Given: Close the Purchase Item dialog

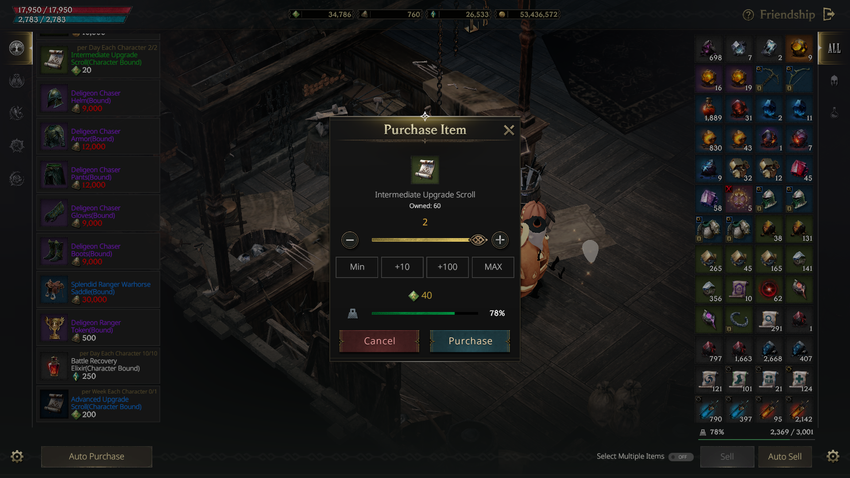Looking at the screenshot, I should pyautogui.click(x=509, y=130).
